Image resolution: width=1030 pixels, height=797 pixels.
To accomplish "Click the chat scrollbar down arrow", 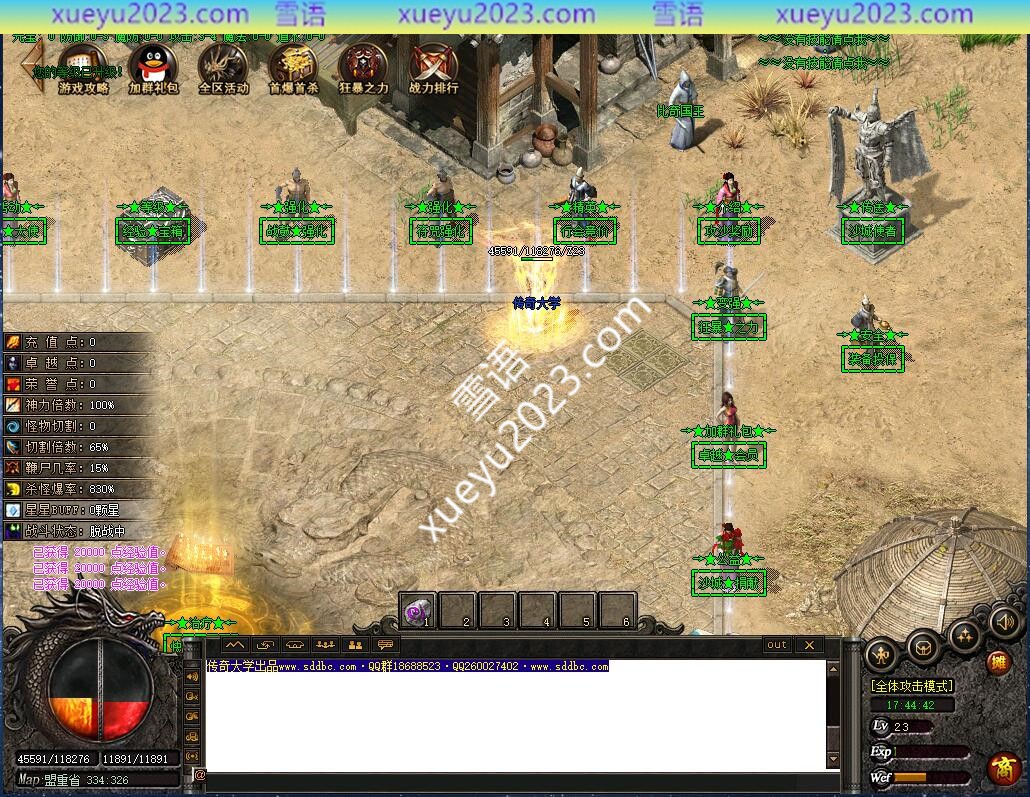I will point(834,761).
